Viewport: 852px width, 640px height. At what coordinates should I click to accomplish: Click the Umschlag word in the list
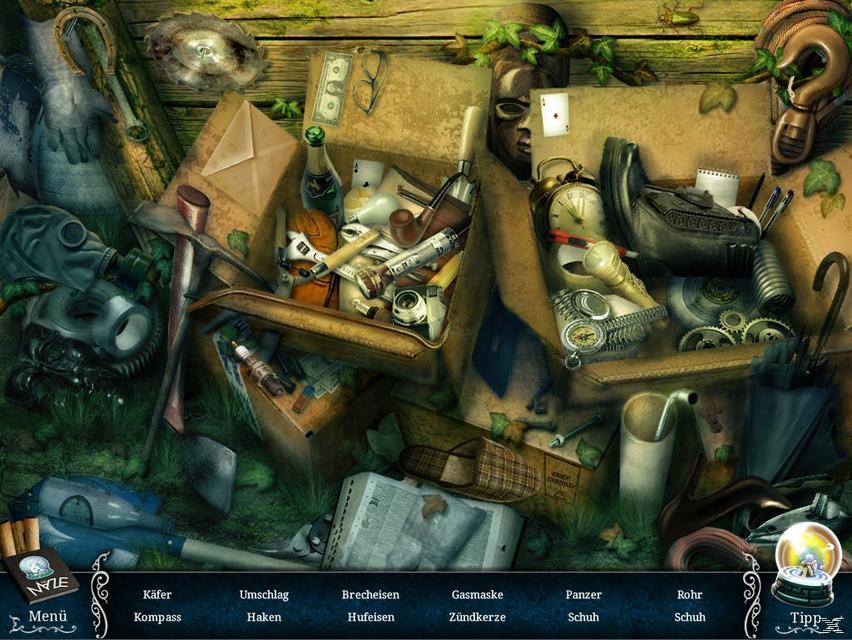(x=264, y=595)
